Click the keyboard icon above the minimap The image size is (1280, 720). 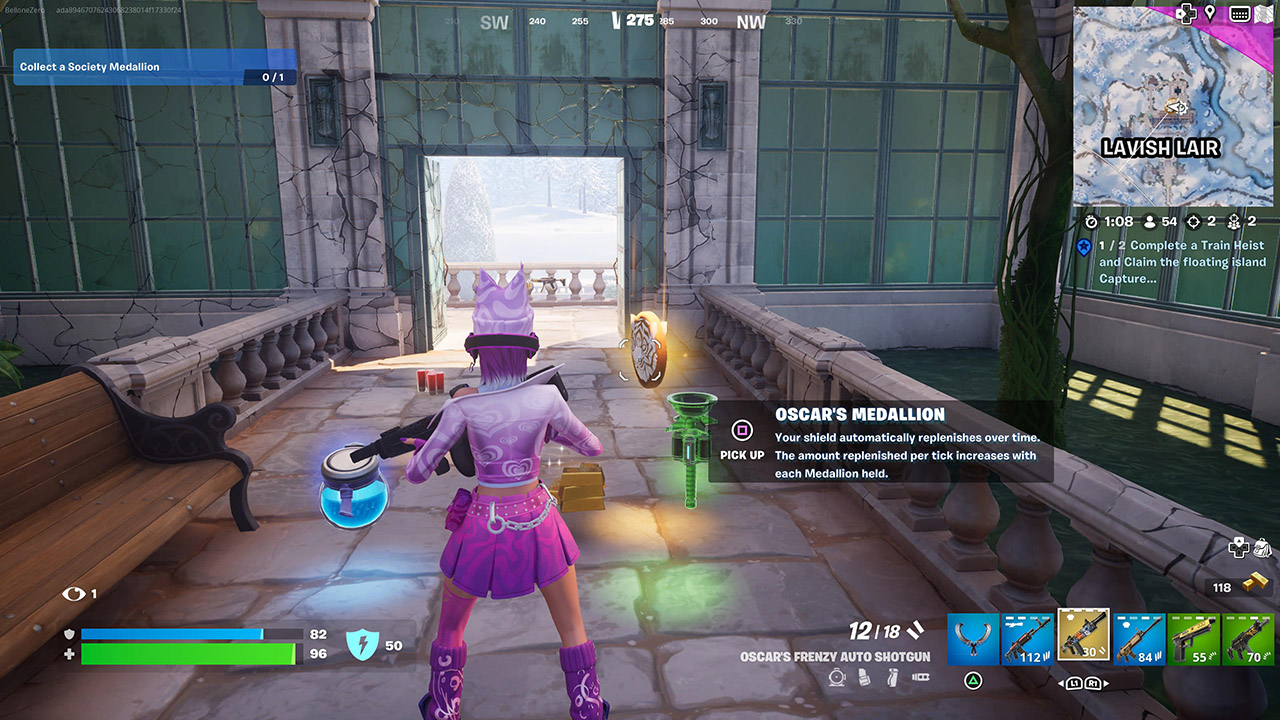(1239, 12)
